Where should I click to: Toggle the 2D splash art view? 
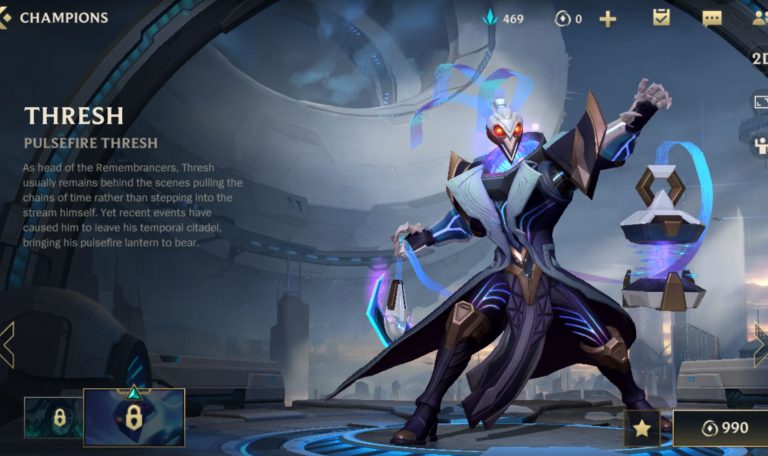tap(758, 58)
